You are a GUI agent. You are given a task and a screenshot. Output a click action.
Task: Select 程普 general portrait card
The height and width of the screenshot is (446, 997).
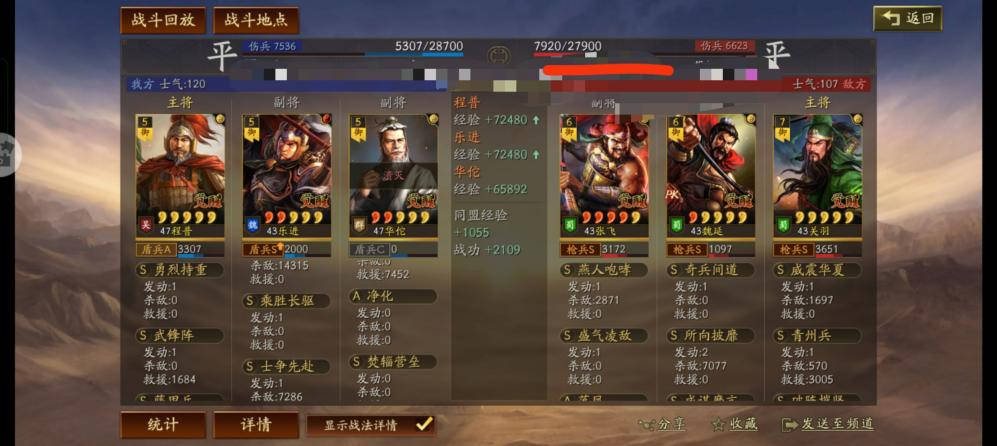[x=180, y=170]
